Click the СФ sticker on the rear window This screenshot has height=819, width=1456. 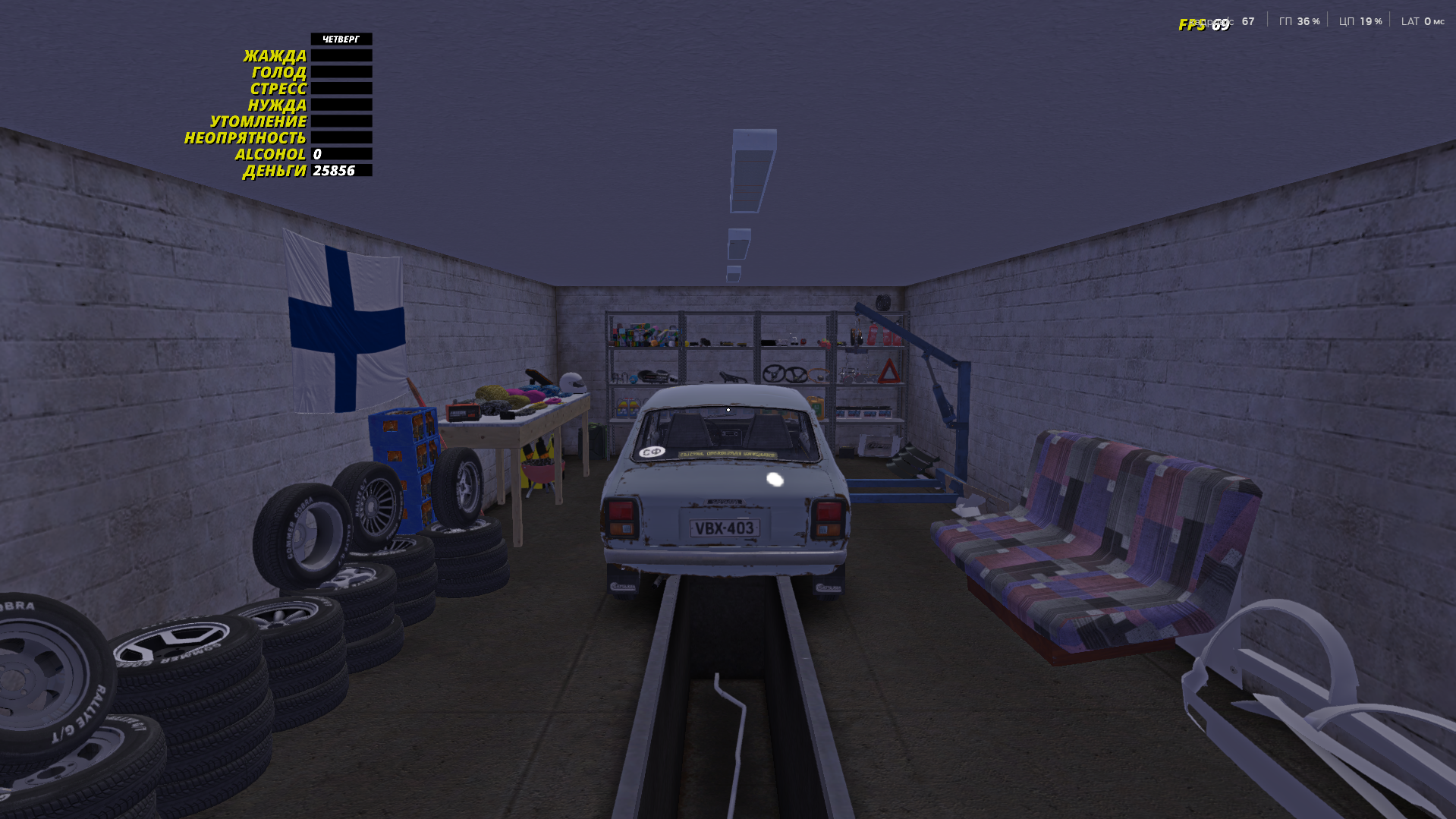[651, 451]
